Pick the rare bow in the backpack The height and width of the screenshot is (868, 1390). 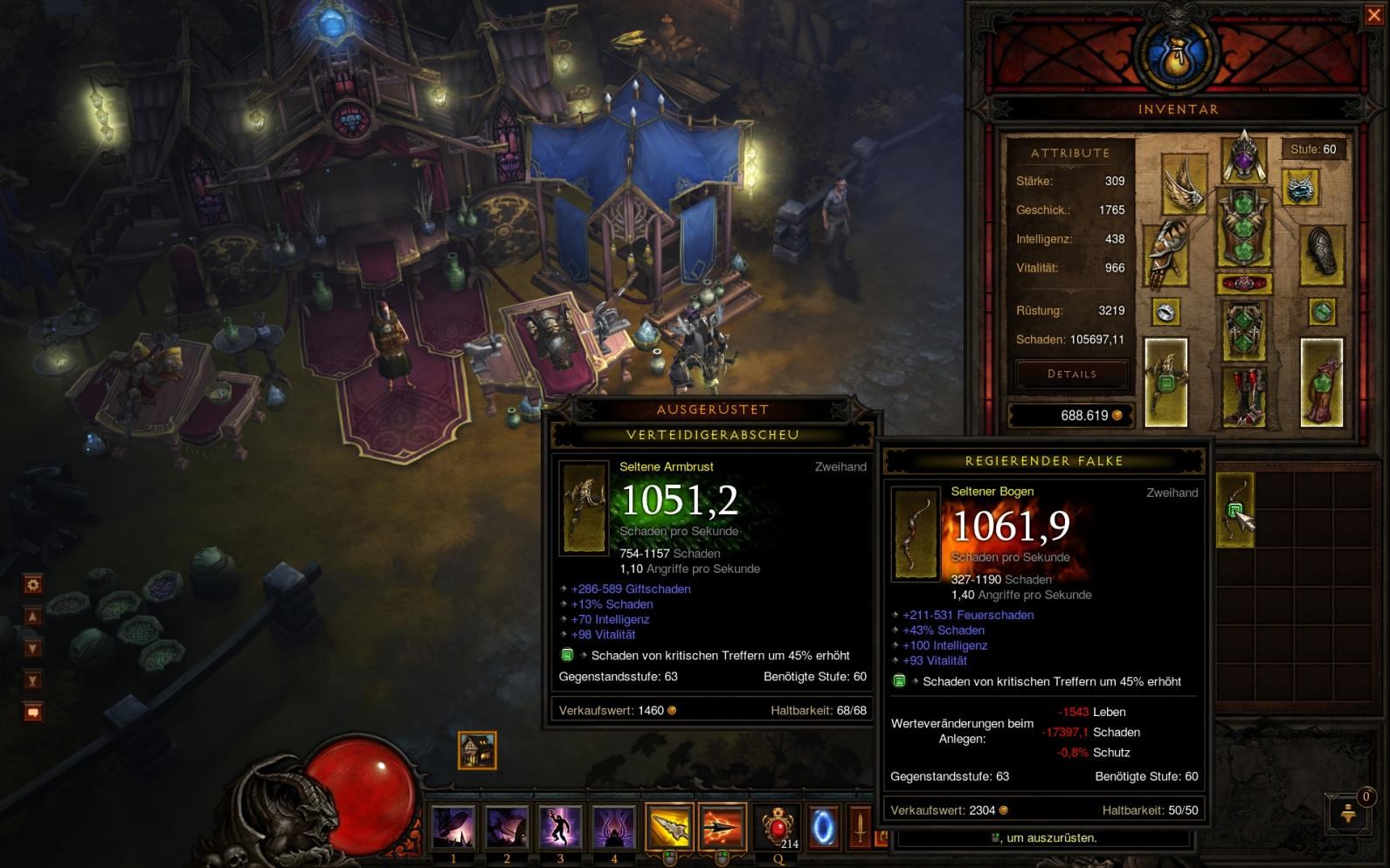click(x=1234, y=510)
